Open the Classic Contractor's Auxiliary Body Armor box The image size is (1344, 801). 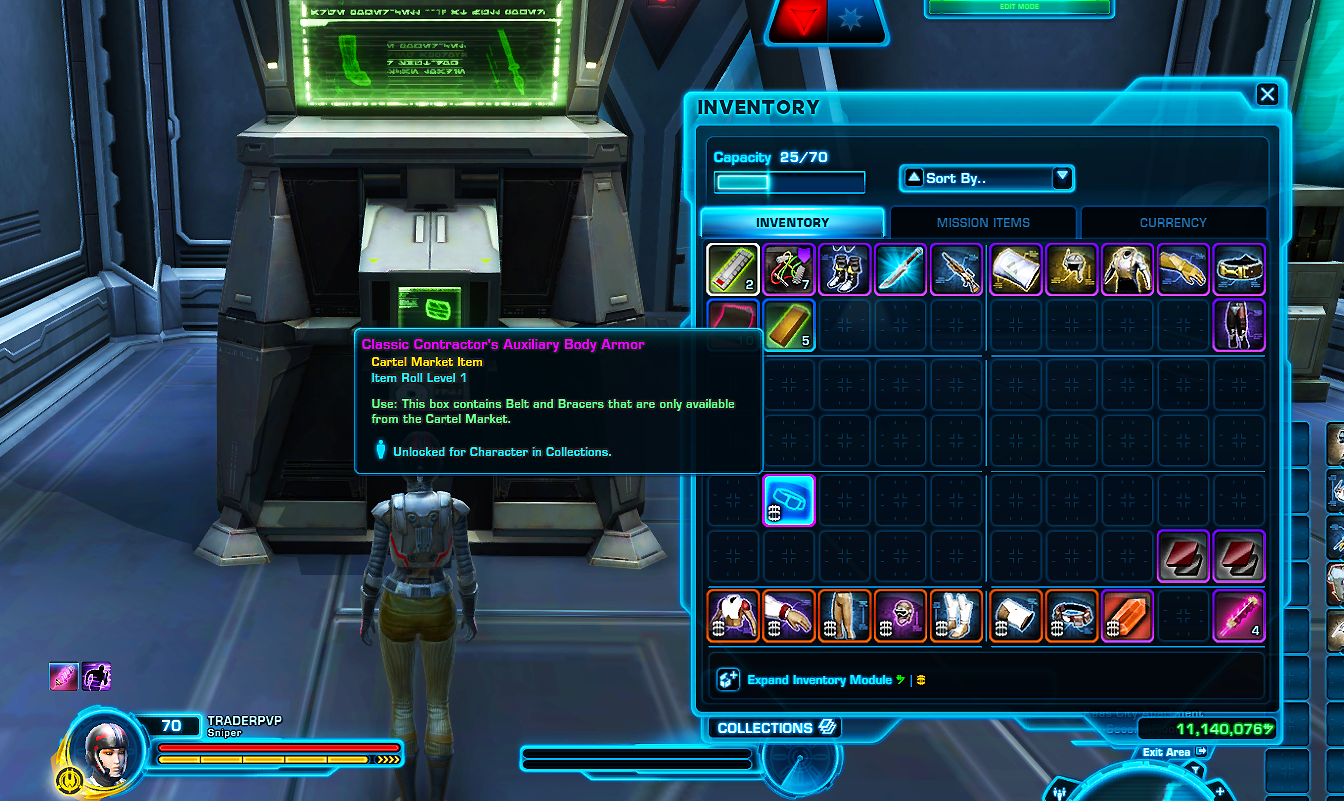point(789,500)
